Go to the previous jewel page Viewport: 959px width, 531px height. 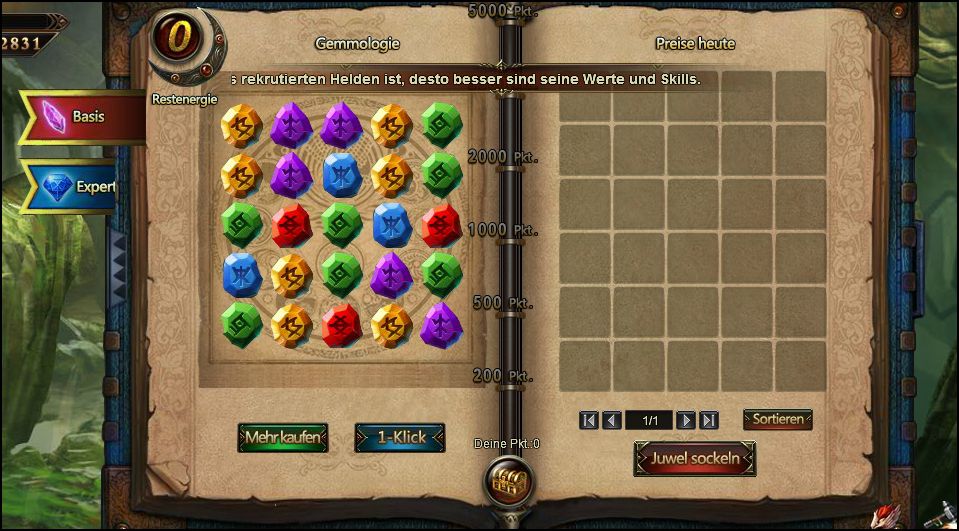(612, 421)
